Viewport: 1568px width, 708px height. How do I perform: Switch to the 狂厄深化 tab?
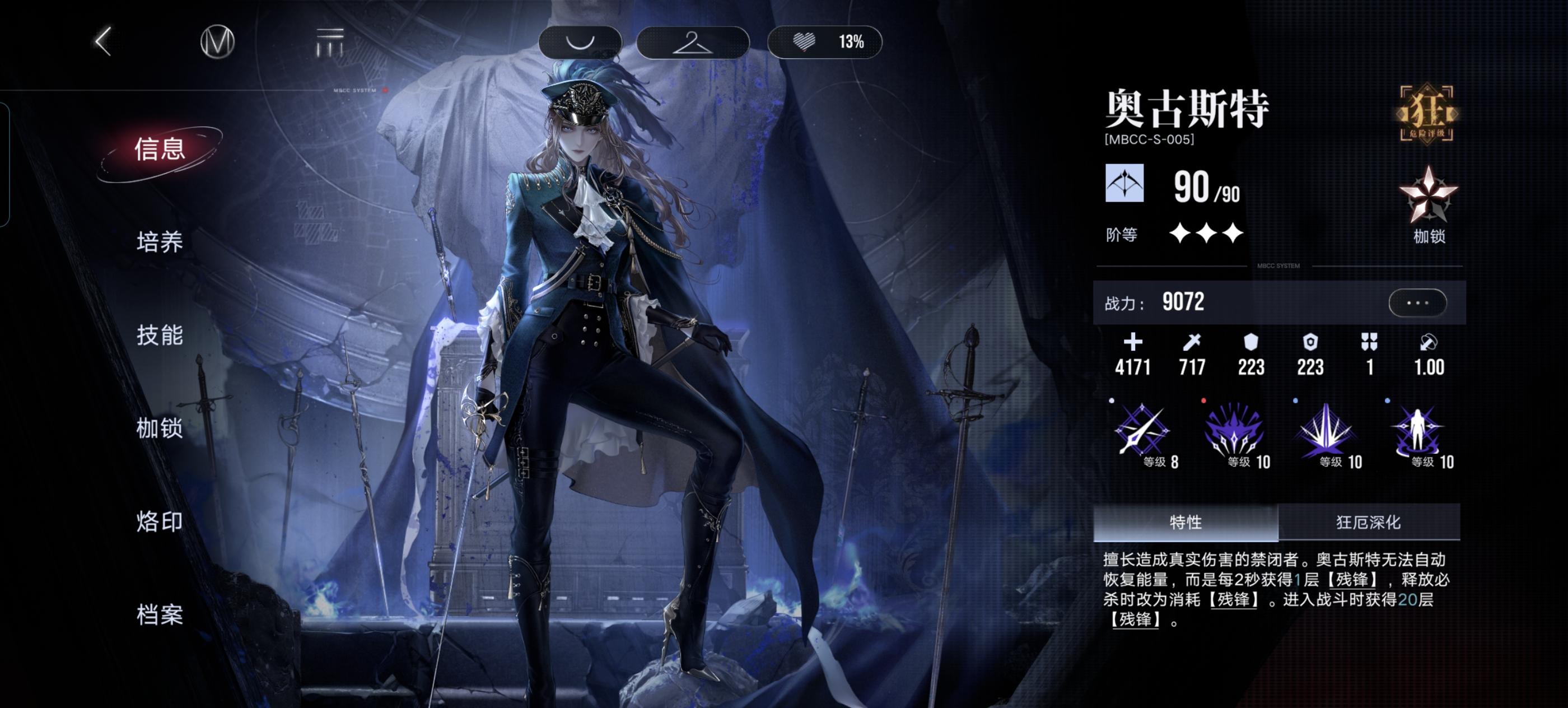[x=1368, y=523]
